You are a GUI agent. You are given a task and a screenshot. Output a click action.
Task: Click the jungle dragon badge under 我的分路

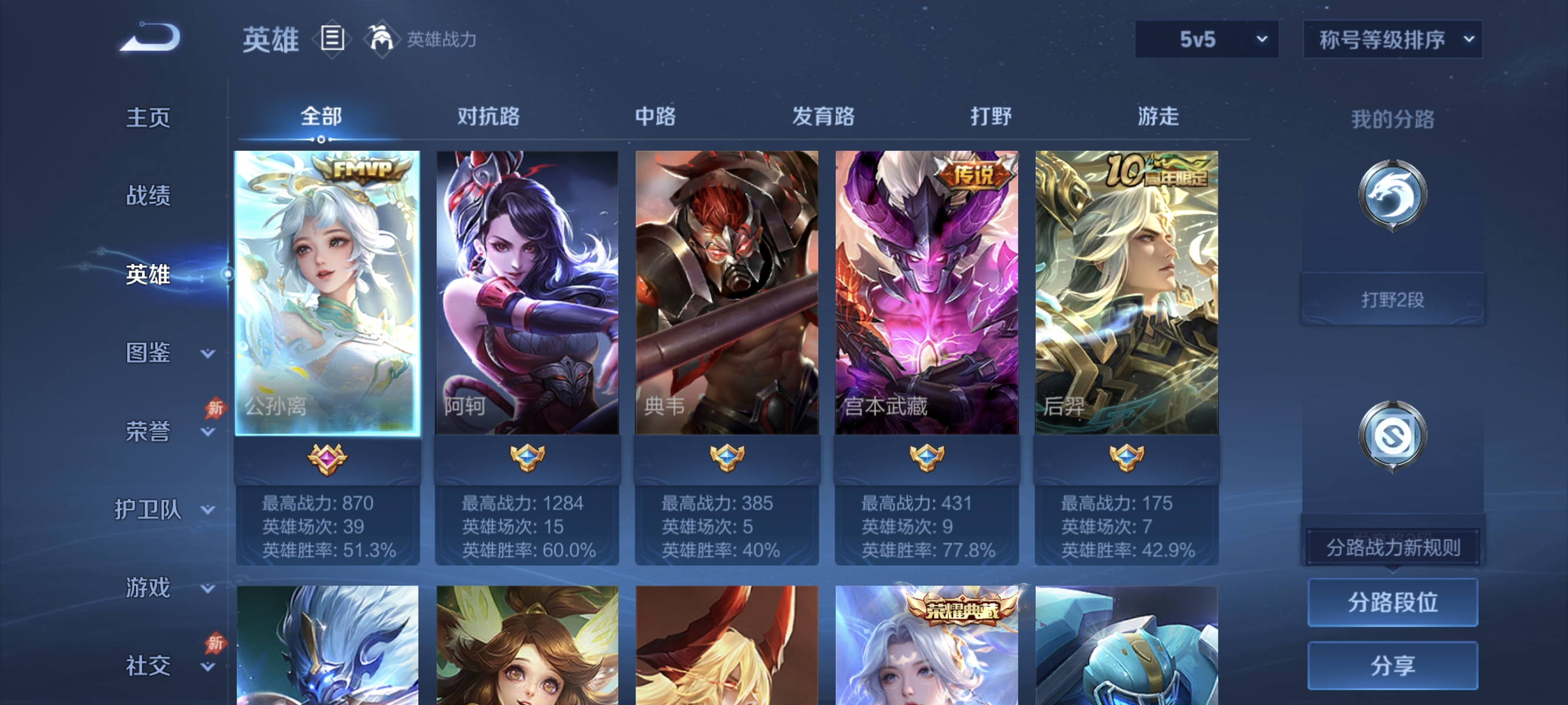point(1394,195)
